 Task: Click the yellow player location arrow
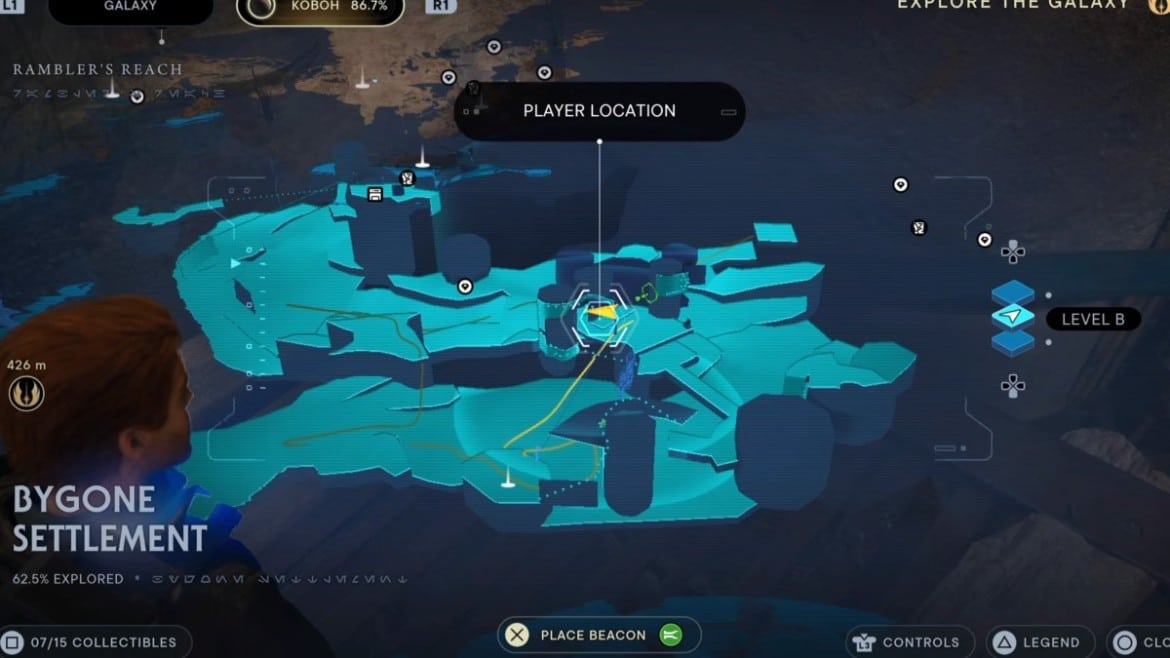599,313
